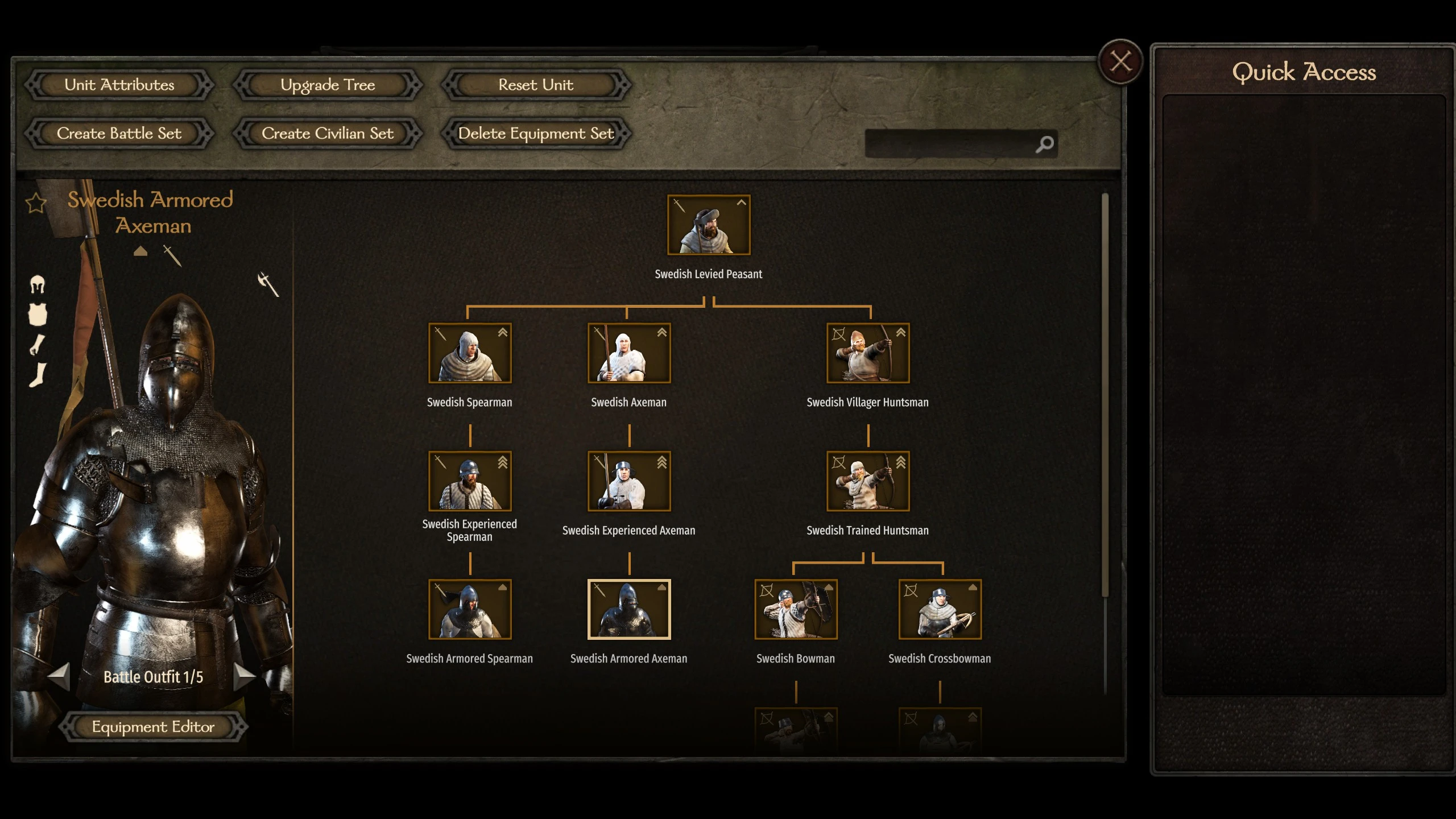Choose the Swedish Crossbowman portrait
This screenshot has width=1456, height=819.
940,609
